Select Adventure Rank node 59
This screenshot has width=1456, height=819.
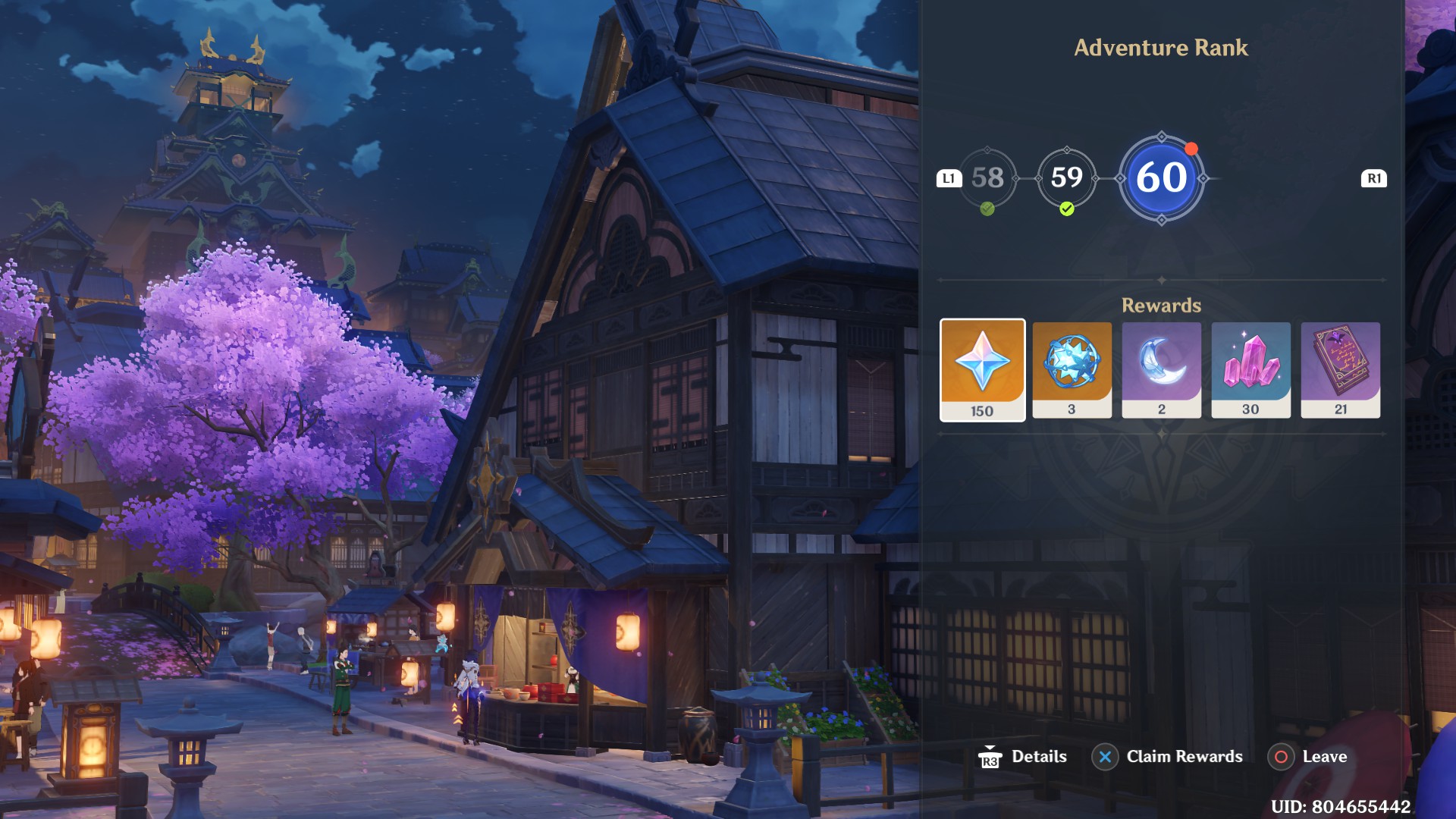tap(1068, 179)
